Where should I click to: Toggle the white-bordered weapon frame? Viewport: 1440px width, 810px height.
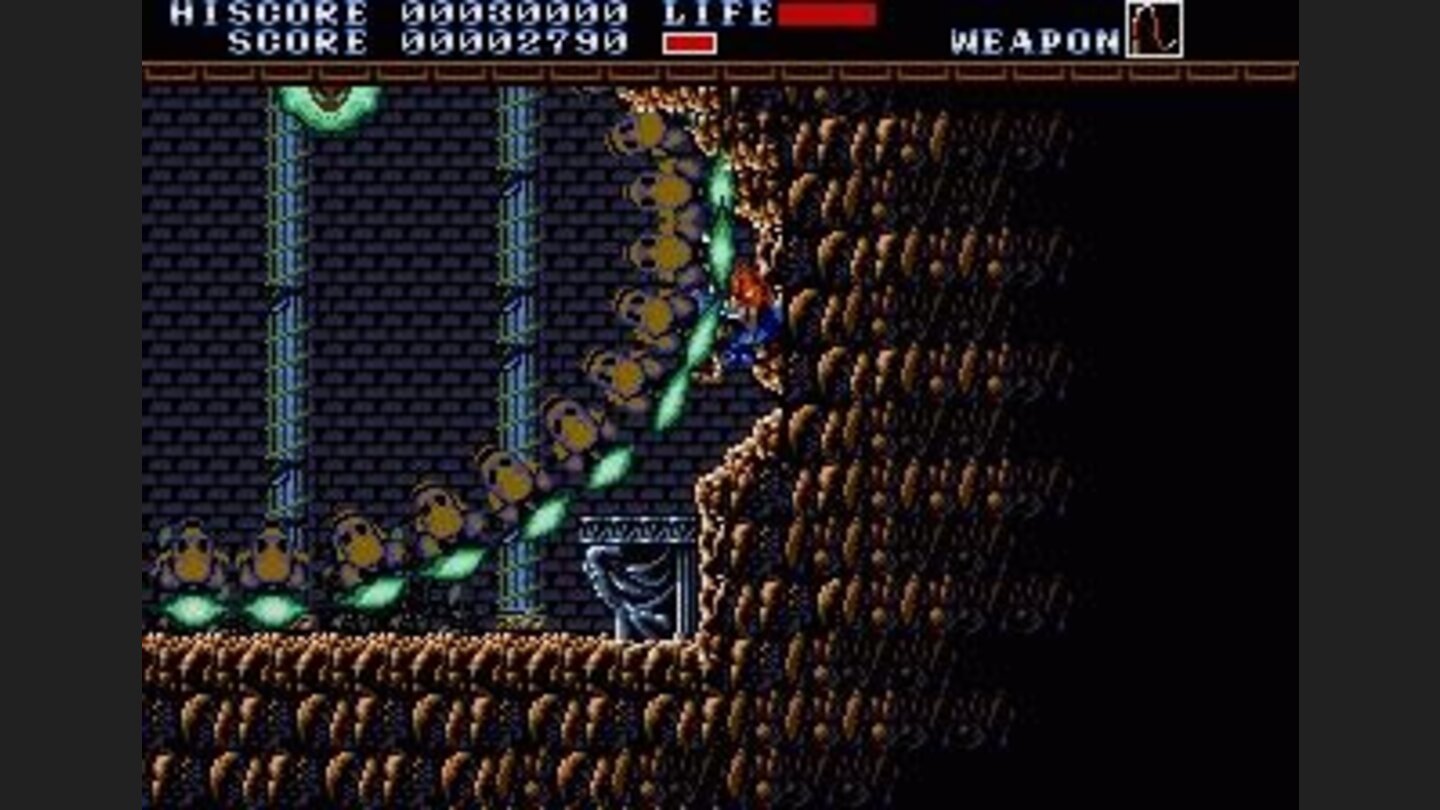(x=1157, y=31)
